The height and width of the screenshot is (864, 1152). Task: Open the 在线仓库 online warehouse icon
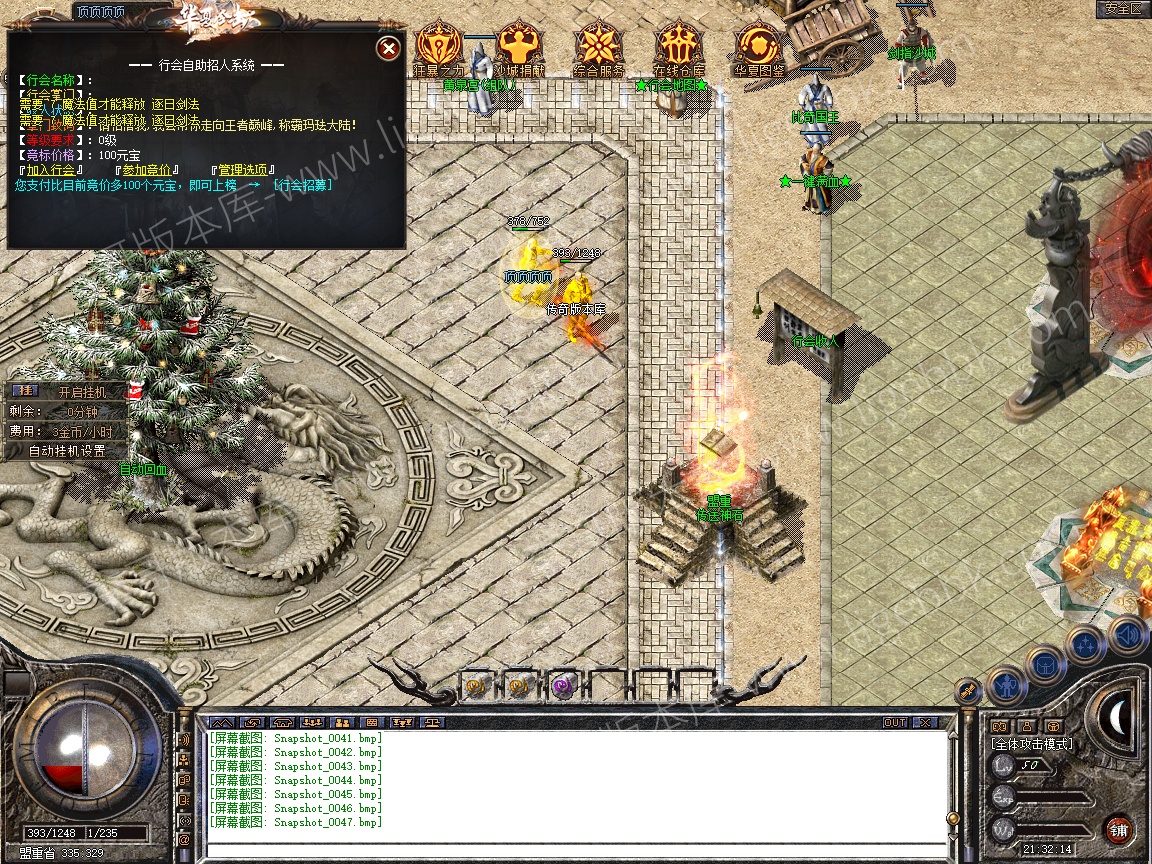tap(679, 46)
